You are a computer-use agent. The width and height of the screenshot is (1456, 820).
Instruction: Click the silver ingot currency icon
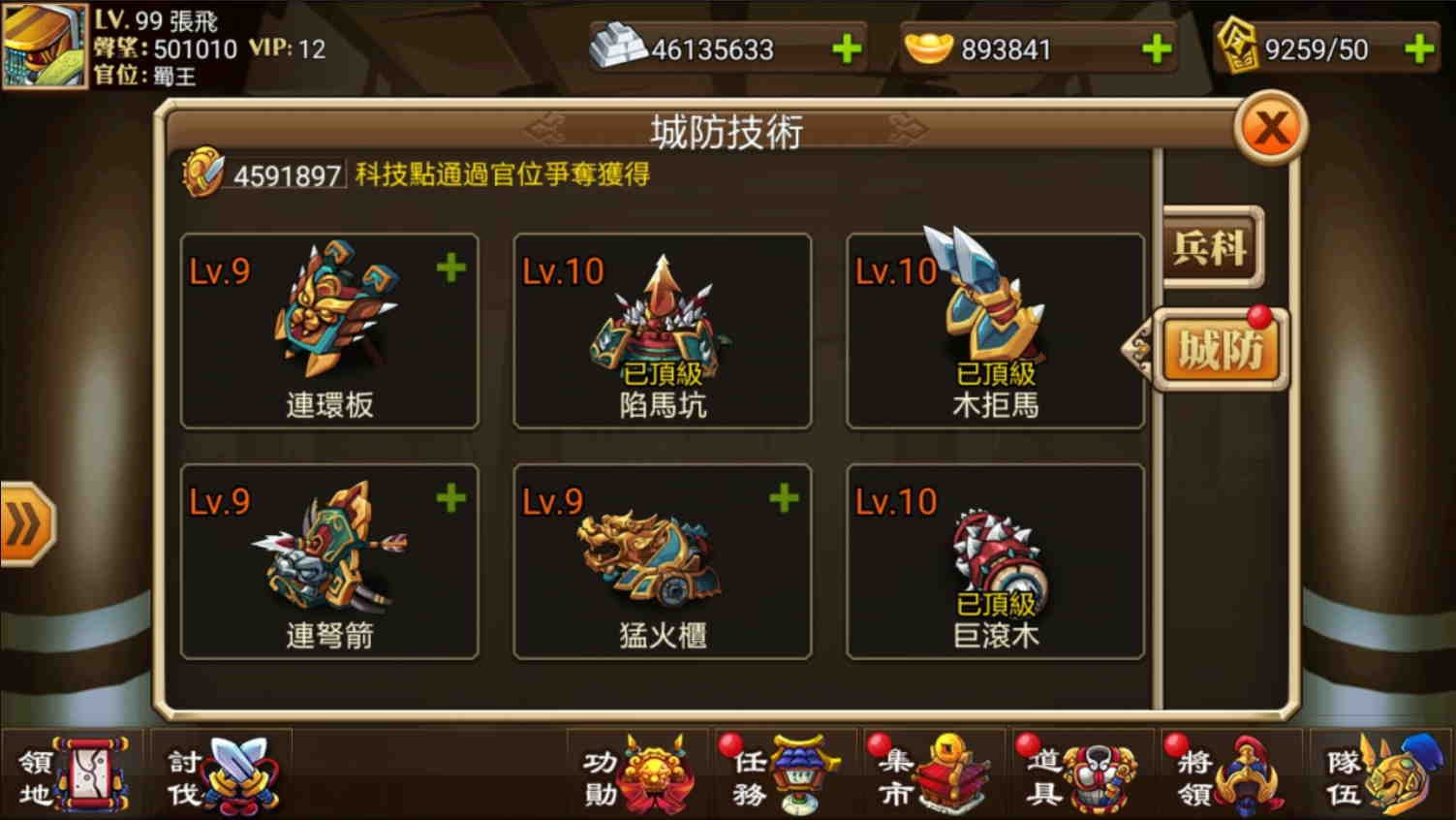[x=617, y=47]
